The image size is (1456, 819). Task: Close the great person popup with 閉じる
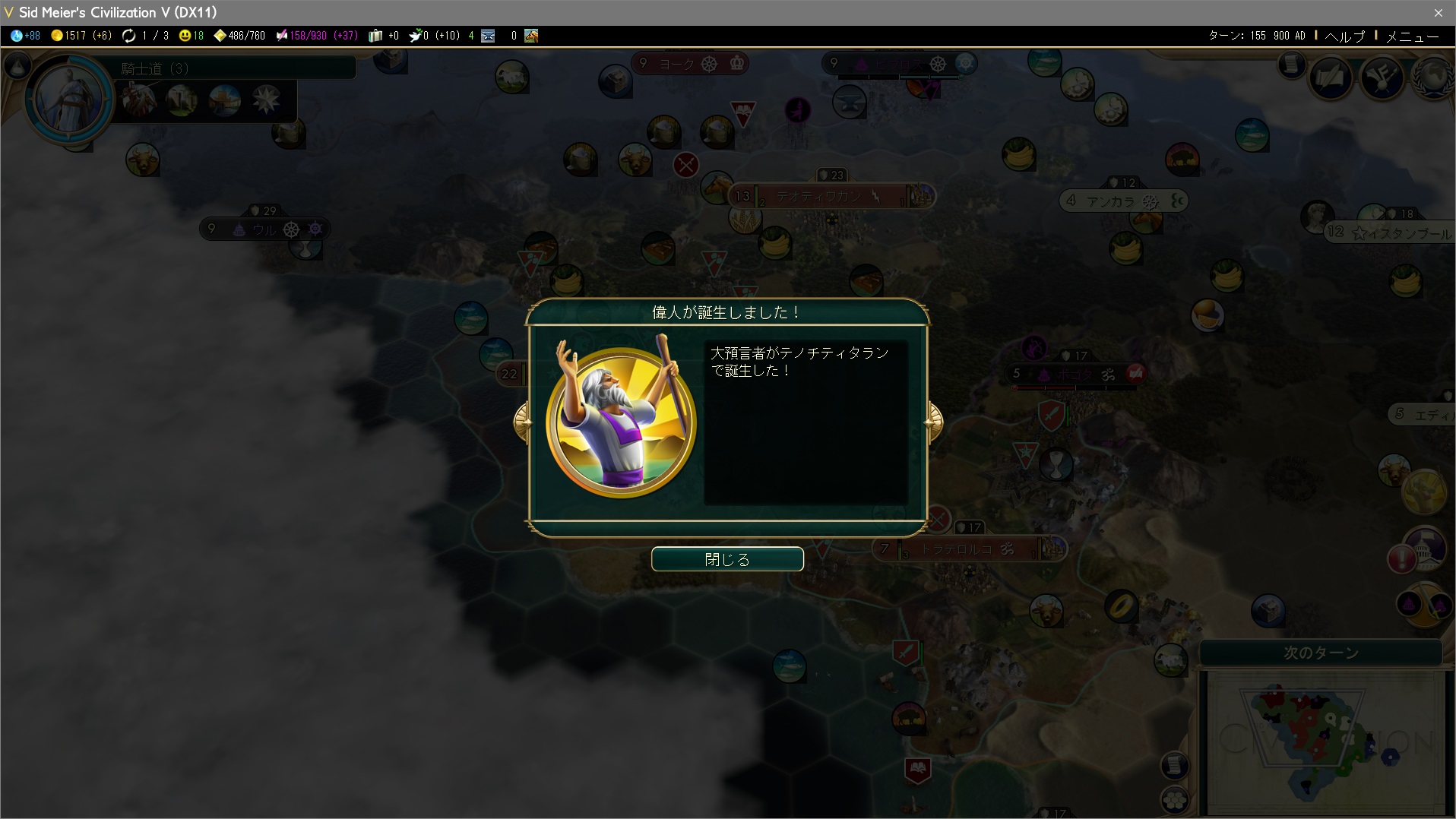pyautogui.click(x=727, y=559)
